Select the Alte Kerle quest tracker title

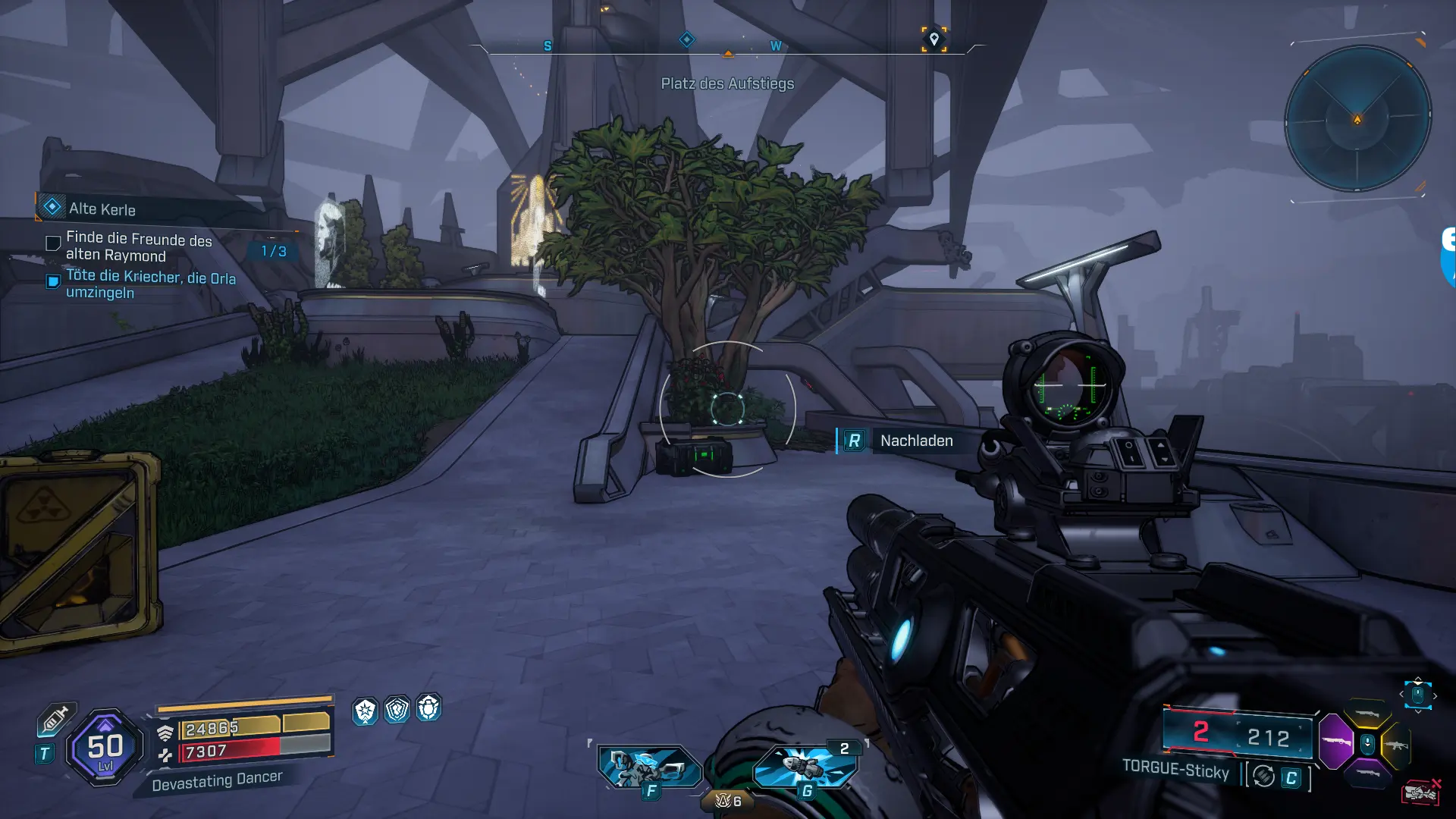102,209
